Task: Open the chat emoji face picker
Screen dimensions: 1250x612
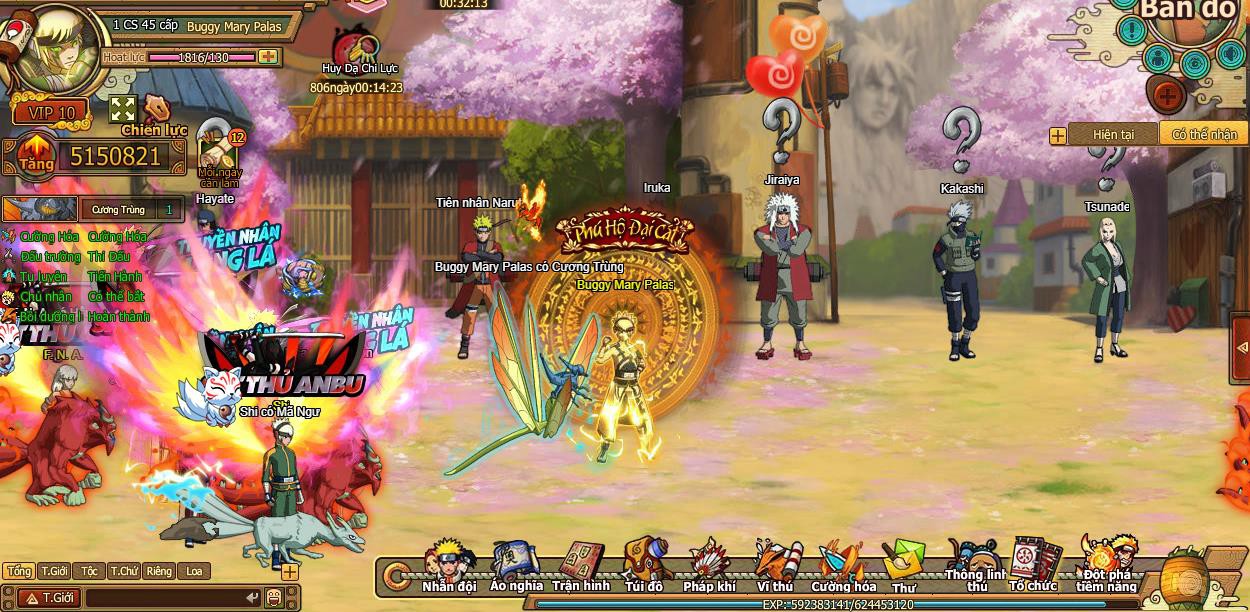Action: (274, 598)
